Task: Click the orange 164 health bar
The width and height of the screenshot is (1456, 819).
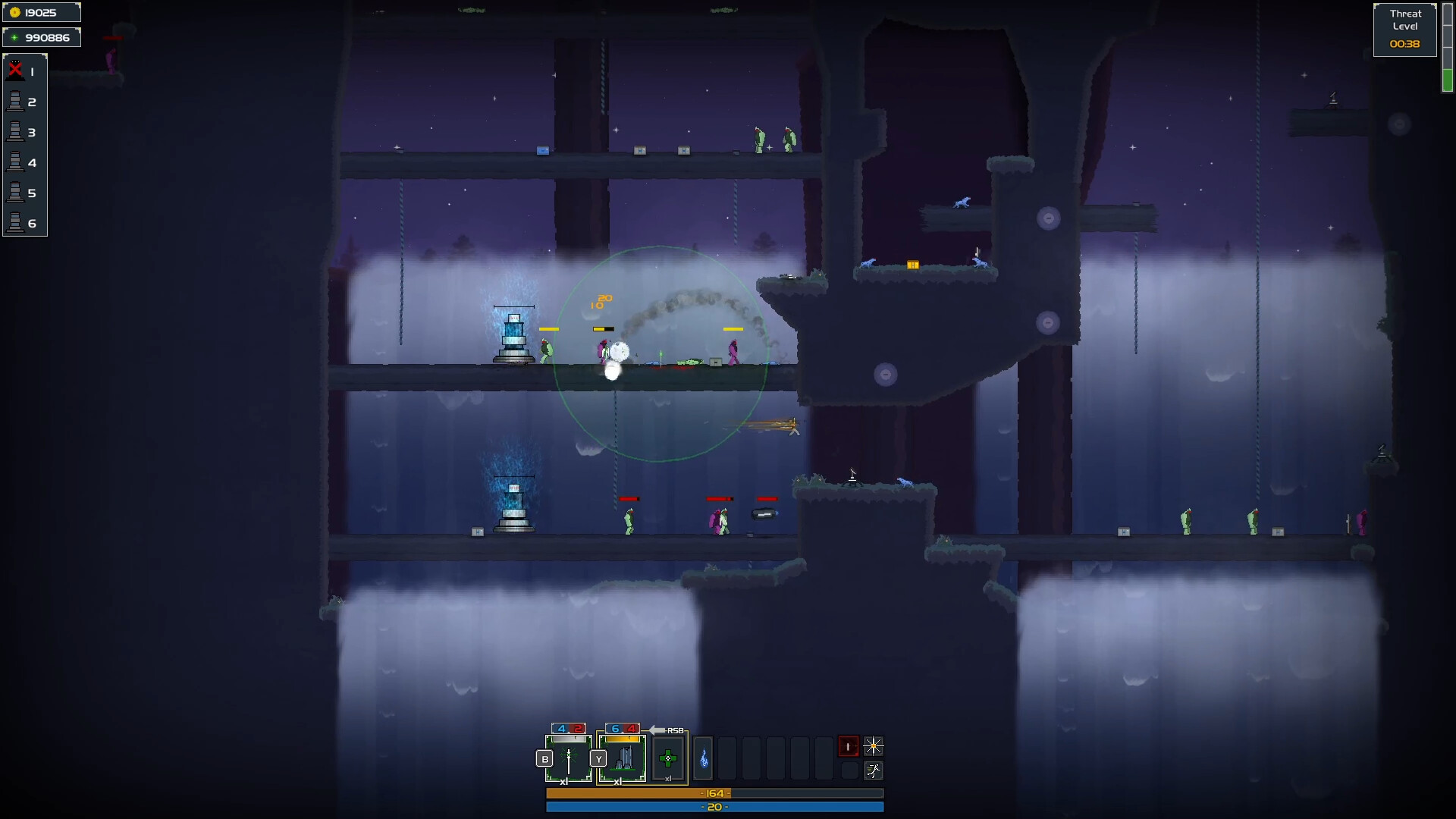Action: click(x=714, y=793)
